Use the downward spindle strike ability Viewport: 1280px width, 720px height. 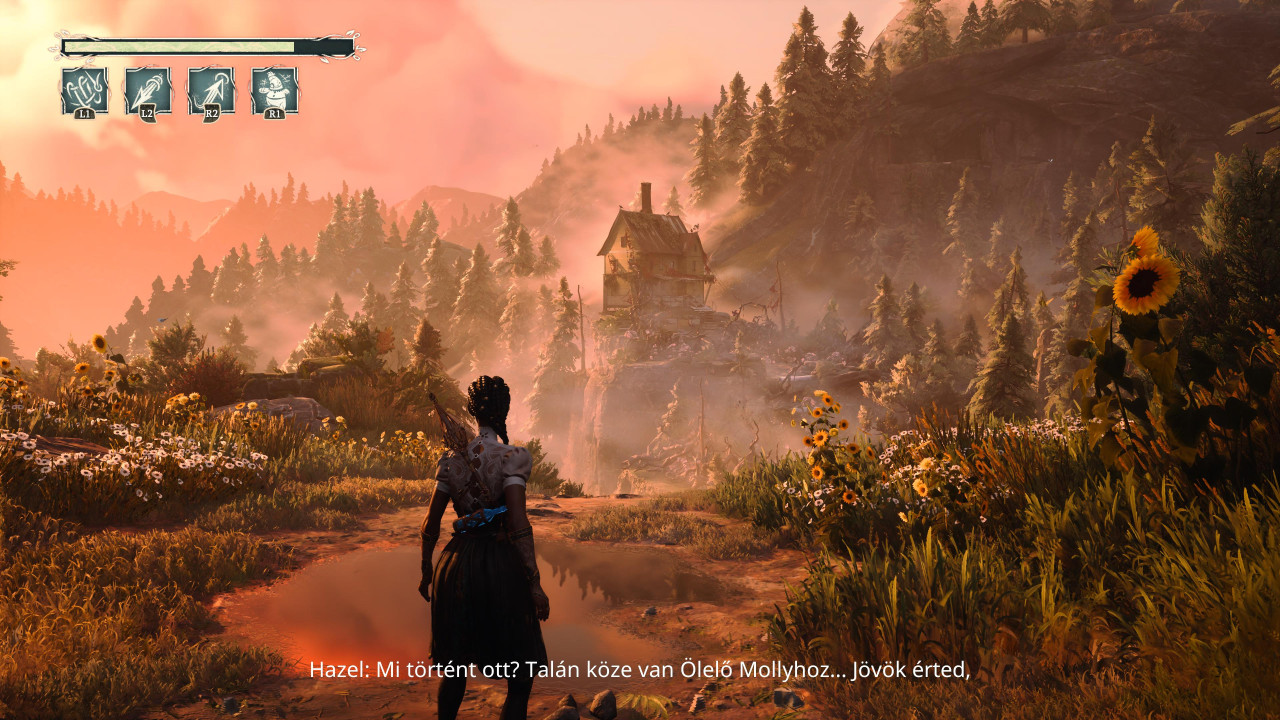click(147, 91)
